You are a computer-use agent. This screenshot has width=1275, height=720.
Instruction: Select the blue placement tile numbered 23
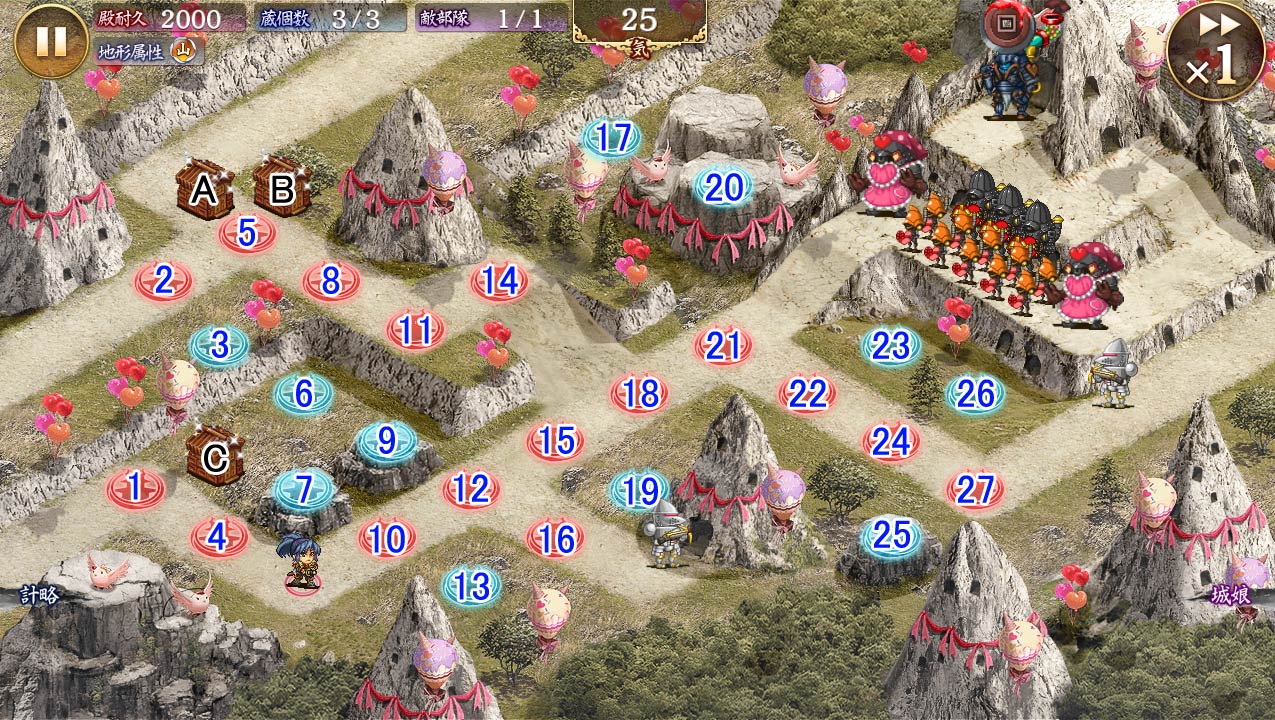[891, 346]
